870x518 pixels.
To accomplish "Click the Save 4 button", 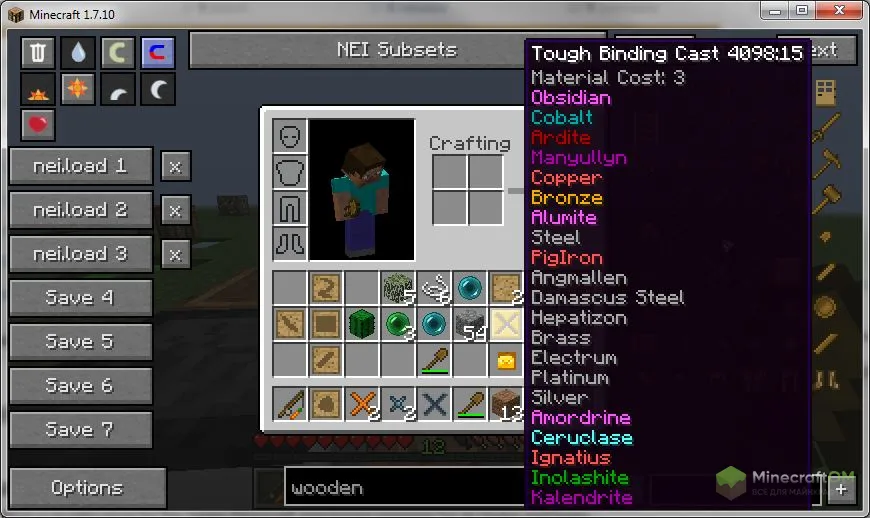I will pyautogui.click(x=80, y=298).
